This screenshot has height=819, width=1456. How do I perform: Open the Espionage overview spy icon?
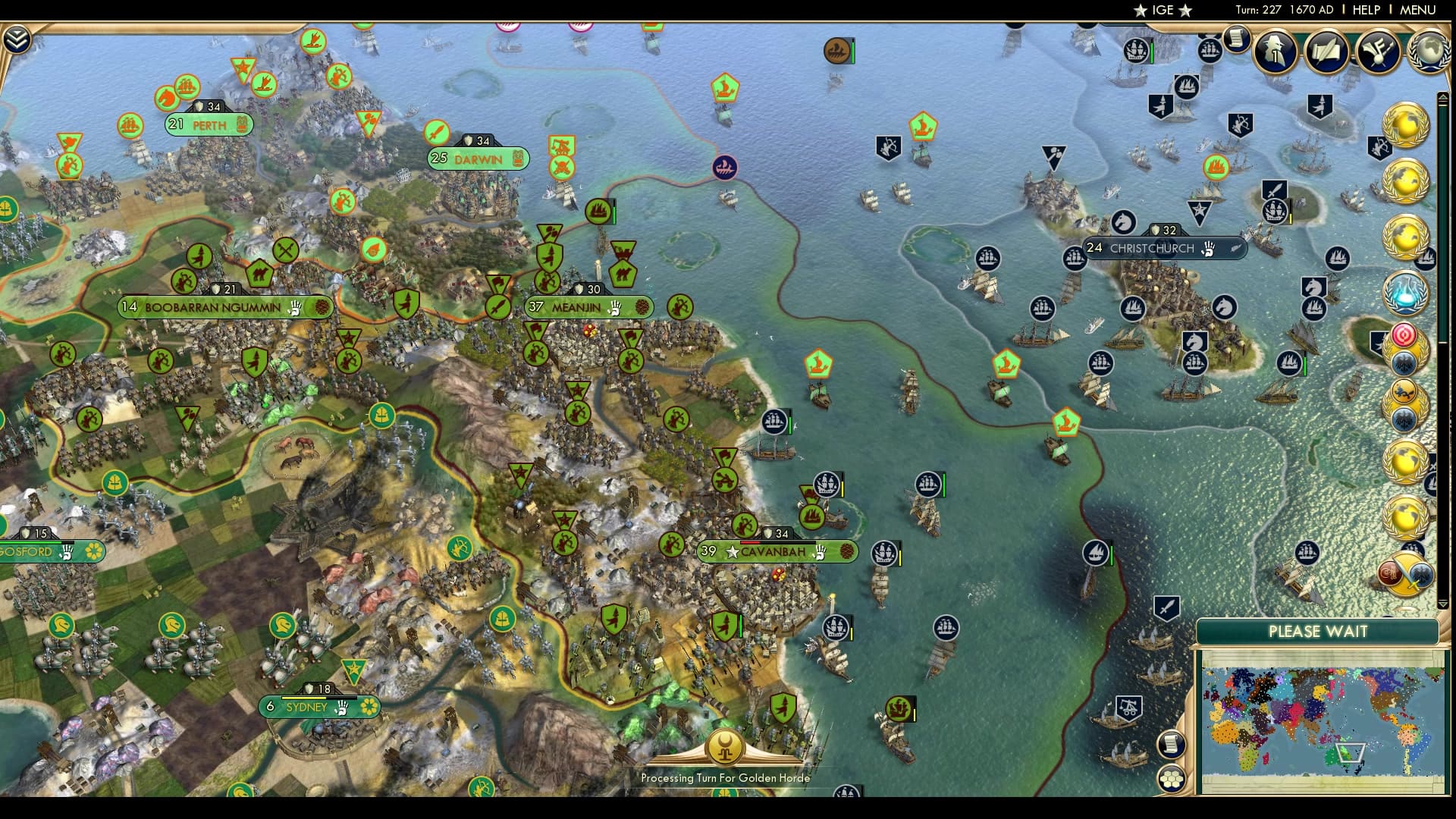(x=1272, y=53)
